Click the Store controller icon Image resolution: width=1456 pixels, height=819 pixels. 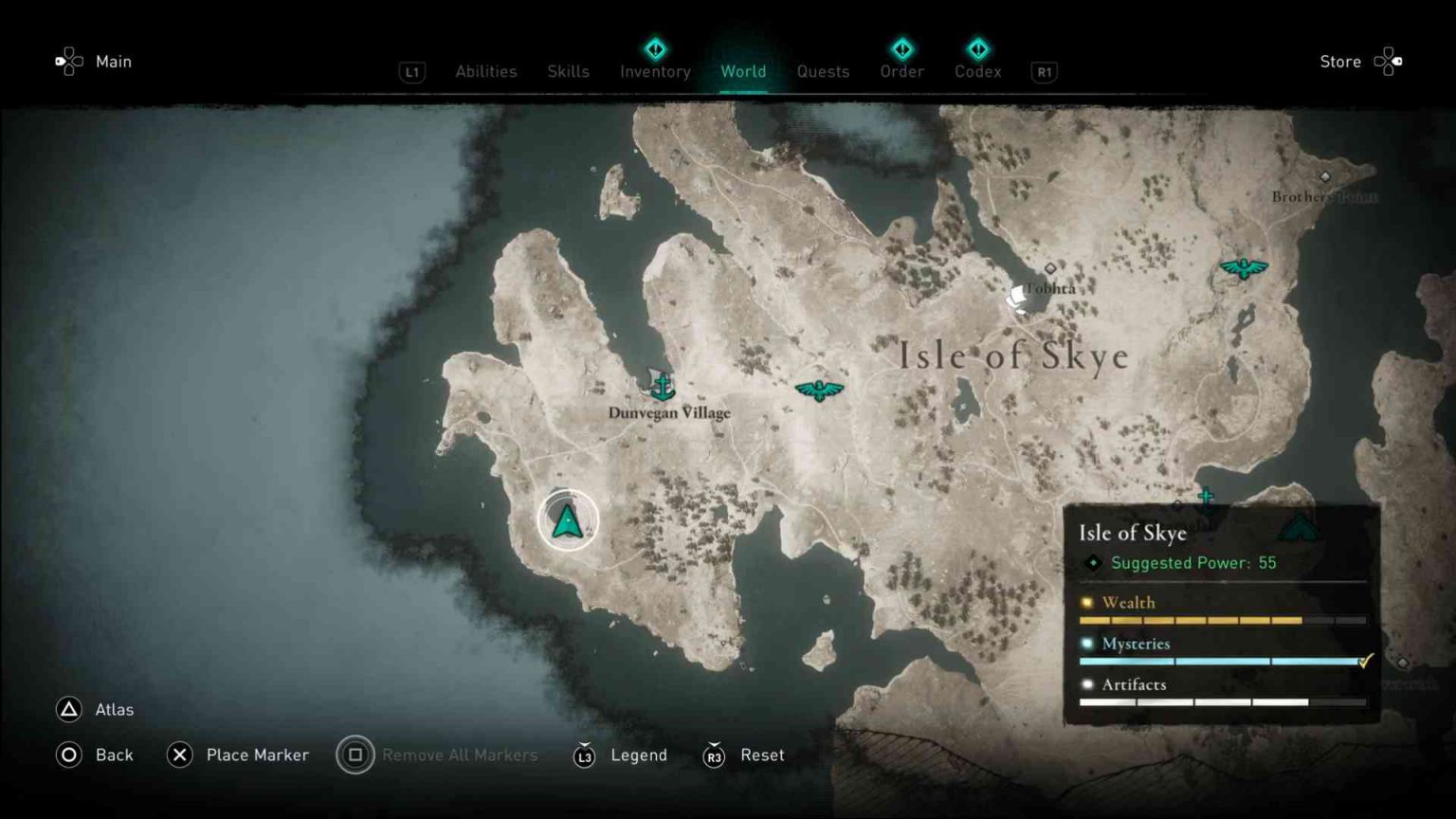(1390, 61)
